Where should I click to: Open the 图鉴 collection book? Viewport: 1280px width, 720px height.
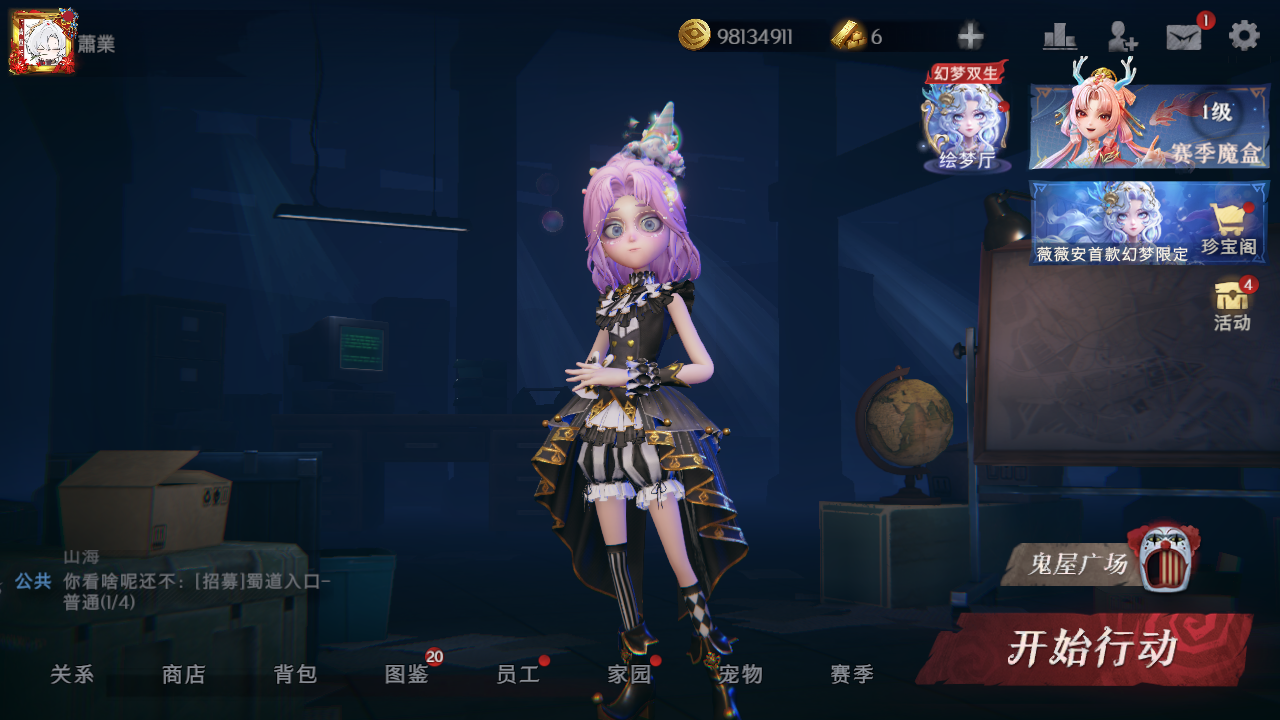pyautogui.click(x=407, y=675)
